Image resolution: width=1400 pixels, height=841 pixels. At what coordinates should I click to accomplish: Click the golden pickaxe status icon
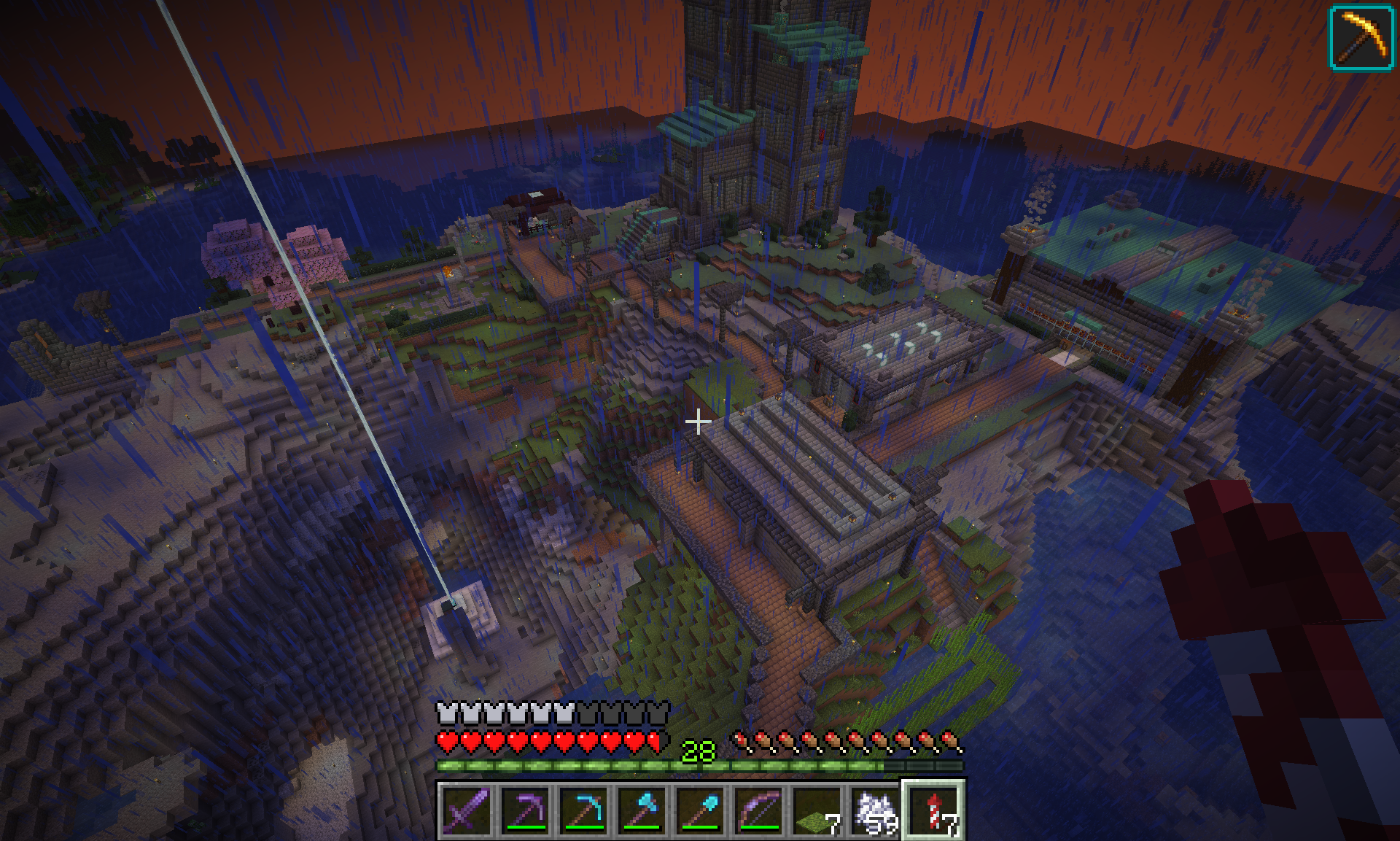(1361, 38)
